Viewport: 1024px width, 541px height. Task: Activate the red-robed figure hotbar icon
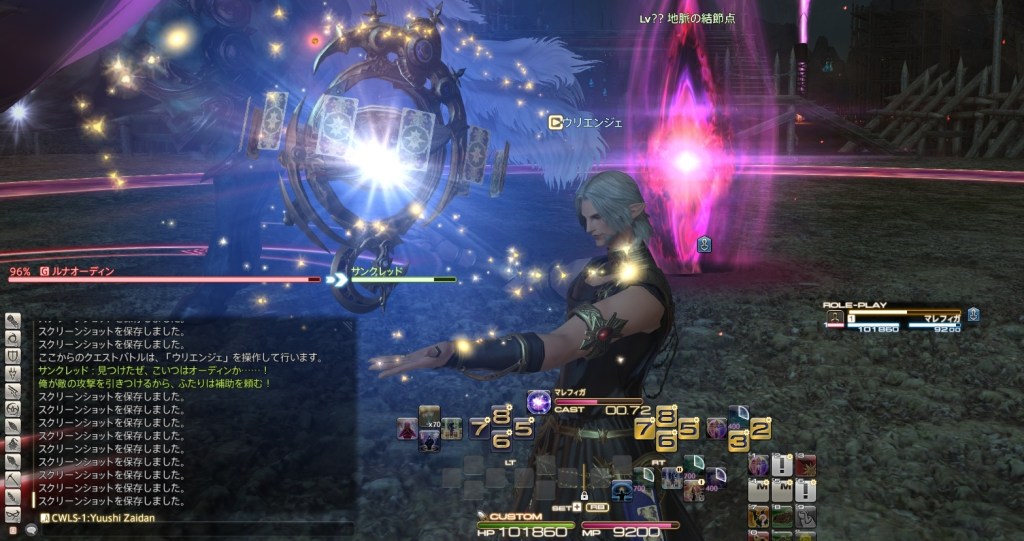point(407,429)
